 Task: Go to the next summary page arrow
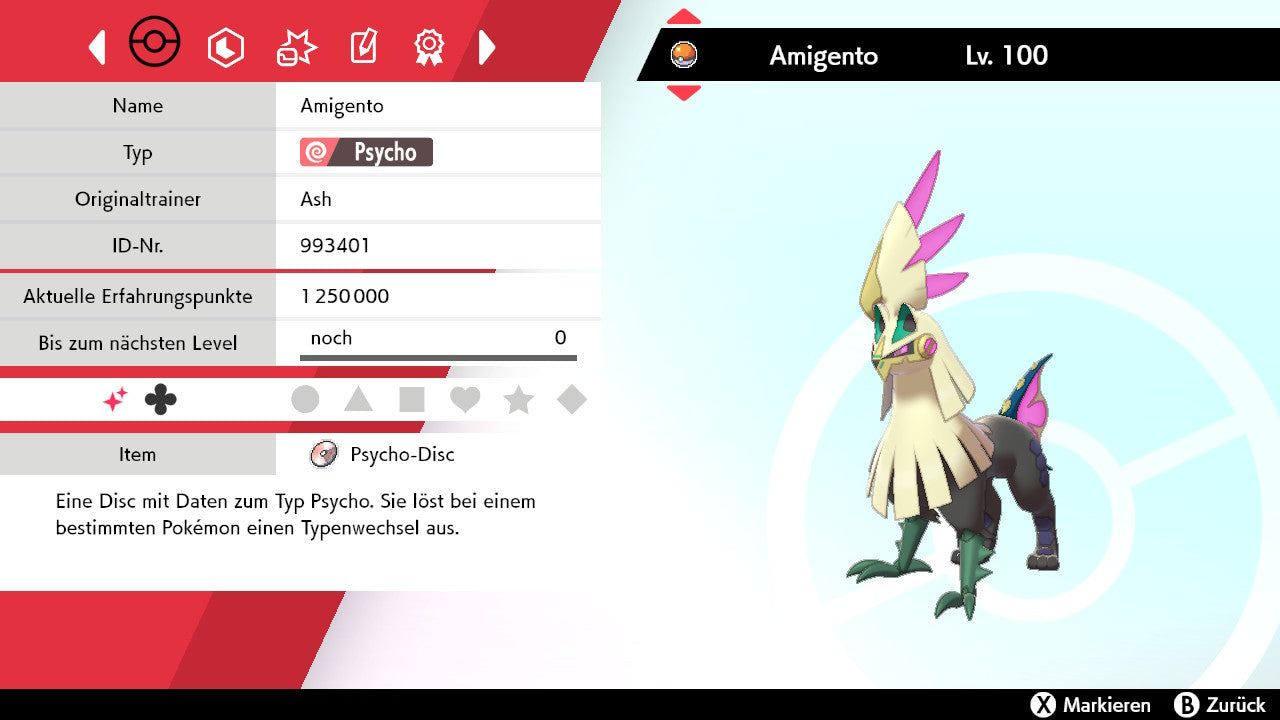487,47
